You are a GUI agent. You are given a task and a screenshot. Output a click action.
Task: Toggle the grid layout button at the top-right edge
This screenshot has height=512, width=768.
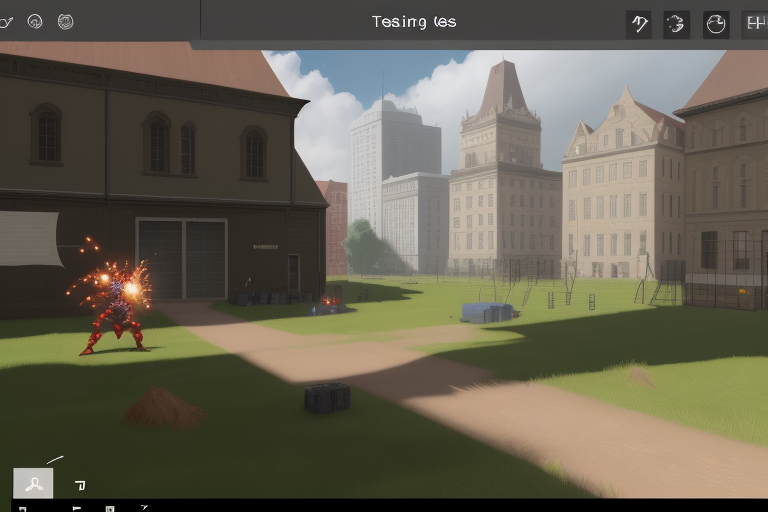[755, 24]
